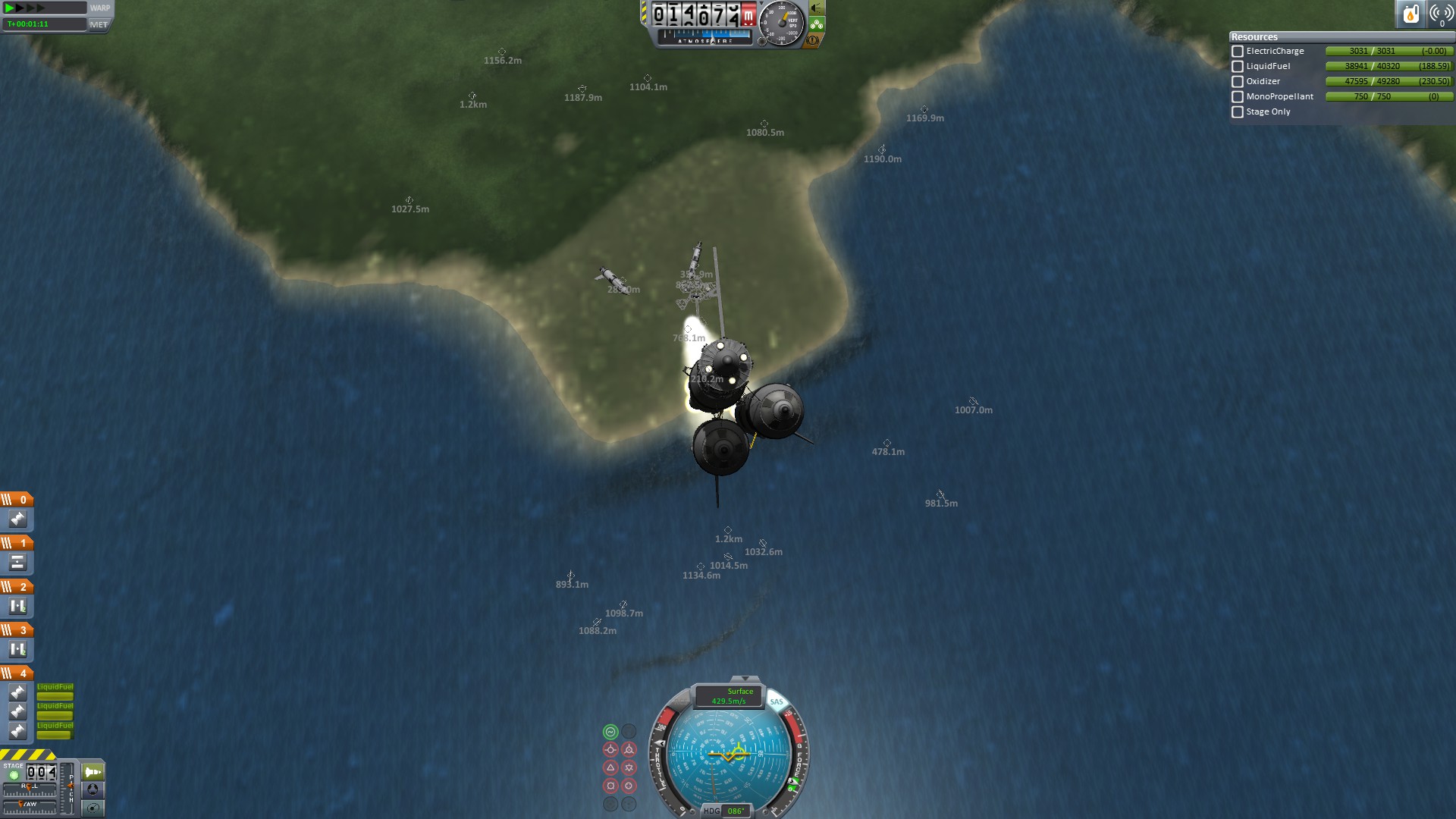
Task: Collapse the navball with top arrow
Action: coord(745,679)
